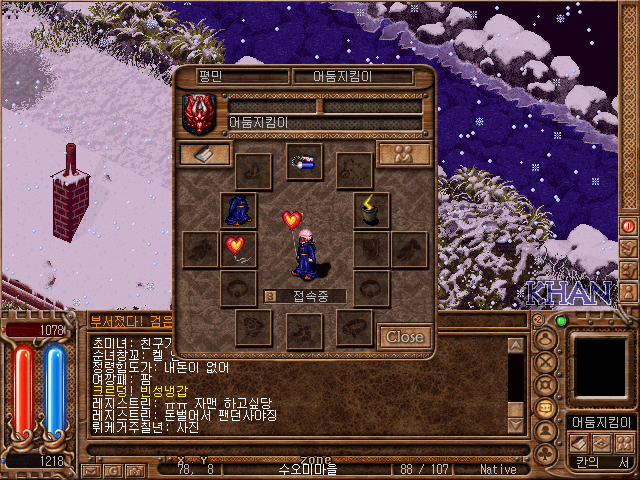The image size is (640, 480).
Task: Click the camera screenshot button
Action: pos(134,470)
